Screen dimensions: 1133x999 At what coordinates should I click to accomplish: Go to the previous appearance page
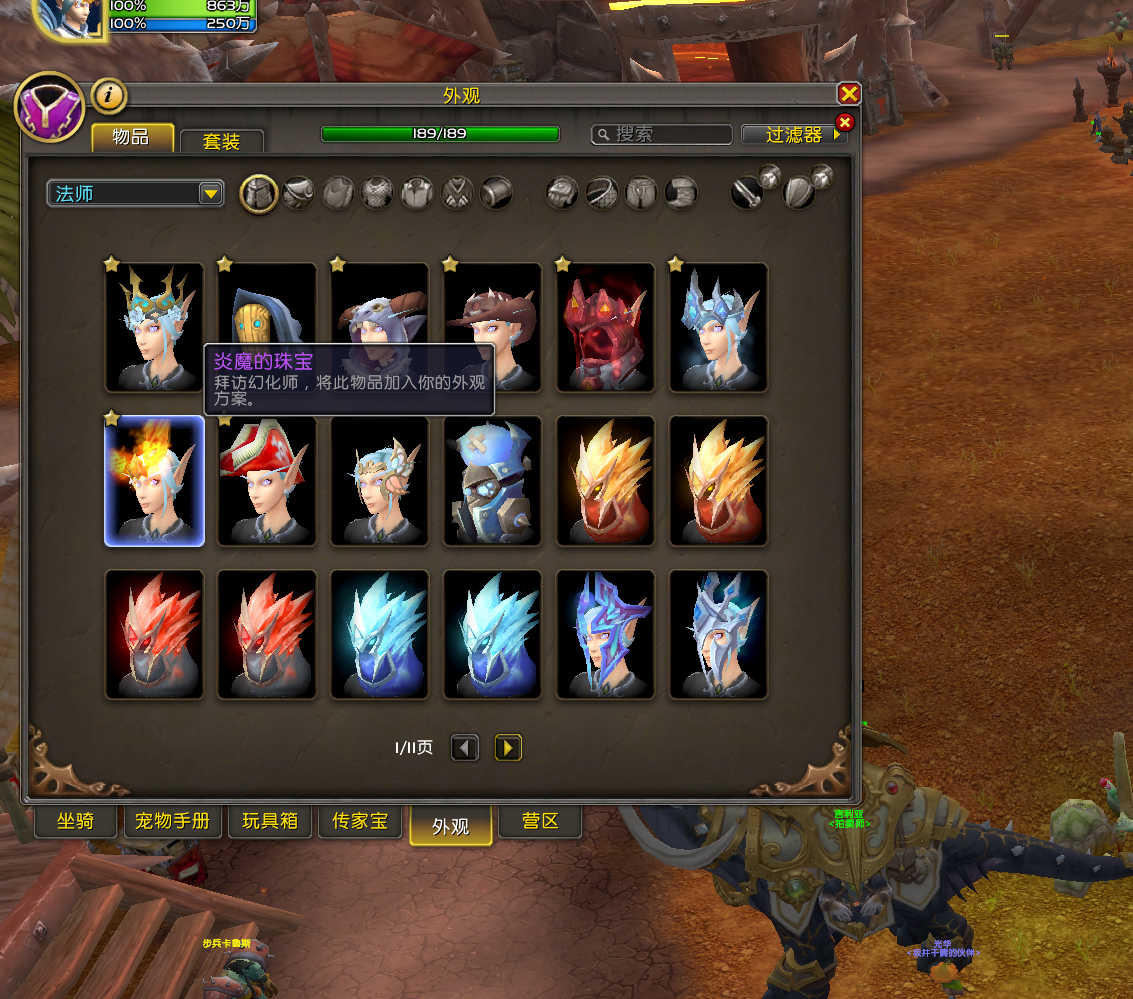pos(465,747)
